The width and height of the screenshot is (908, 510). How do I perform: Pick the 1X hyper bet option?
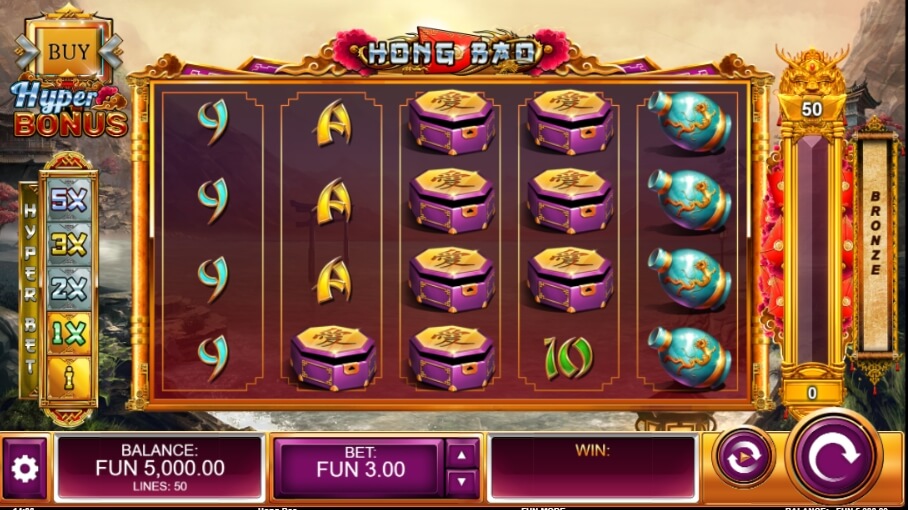(x=69, y=332)
